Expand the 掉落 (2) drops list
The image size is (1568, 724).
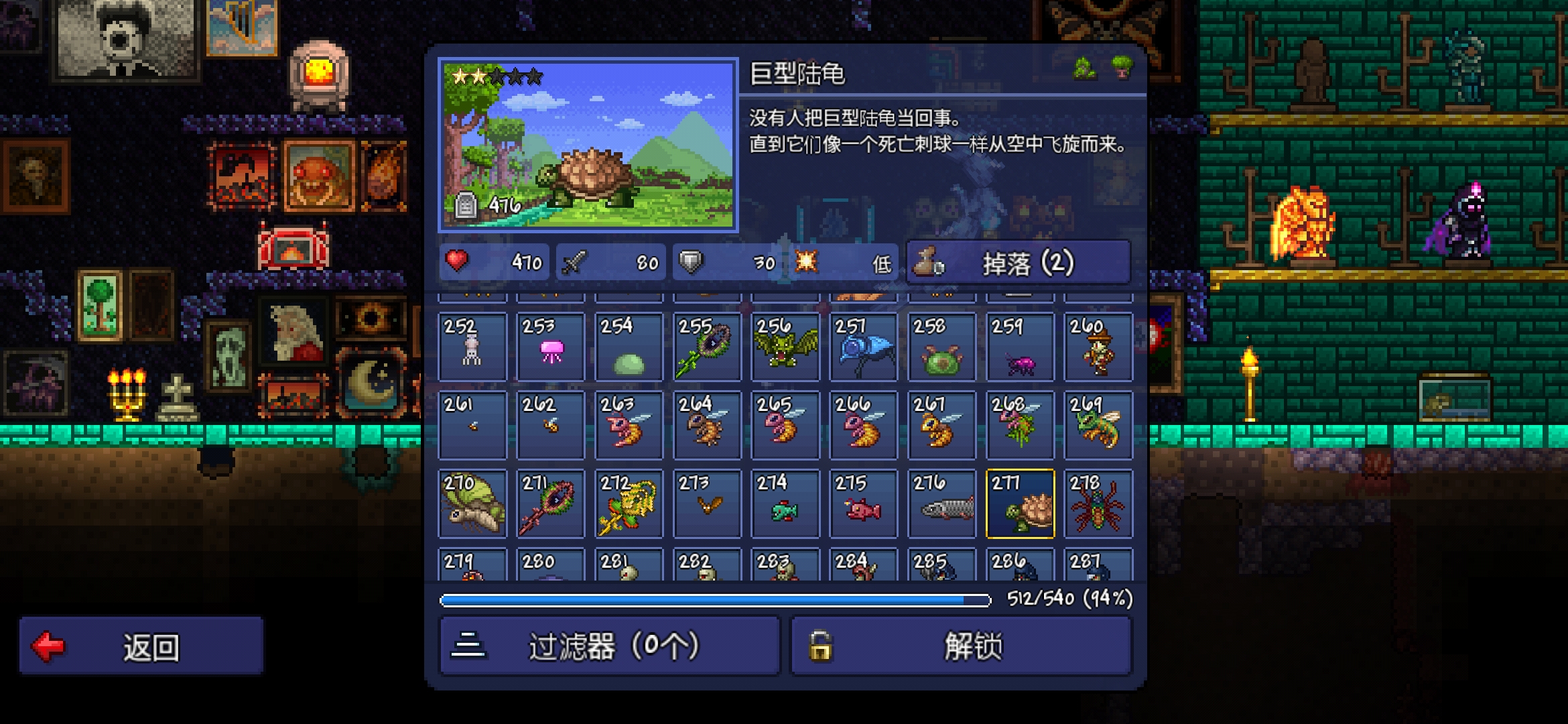coord(1019,262)
